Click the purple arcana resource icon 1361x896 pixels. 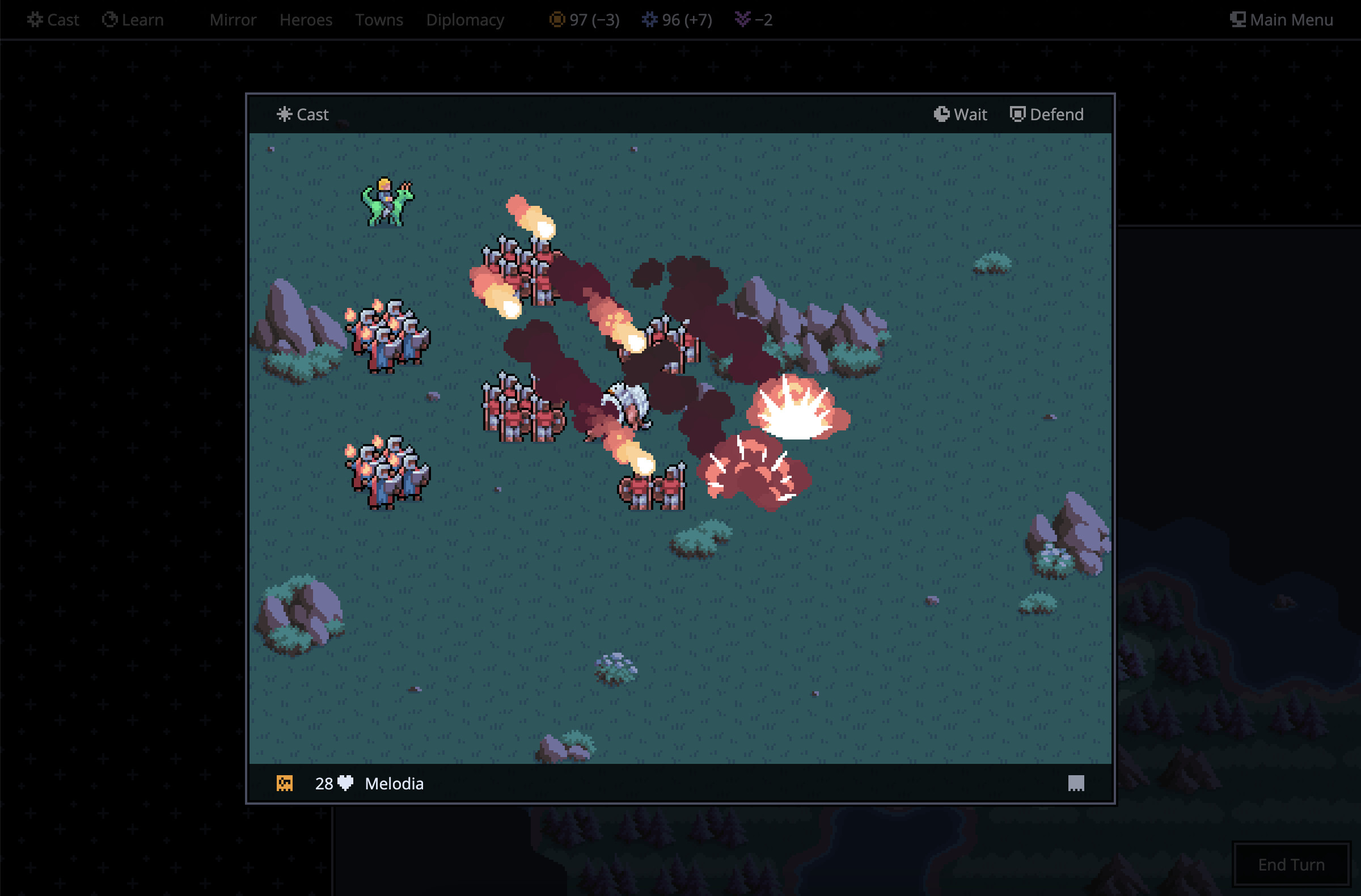click(743, 20)
